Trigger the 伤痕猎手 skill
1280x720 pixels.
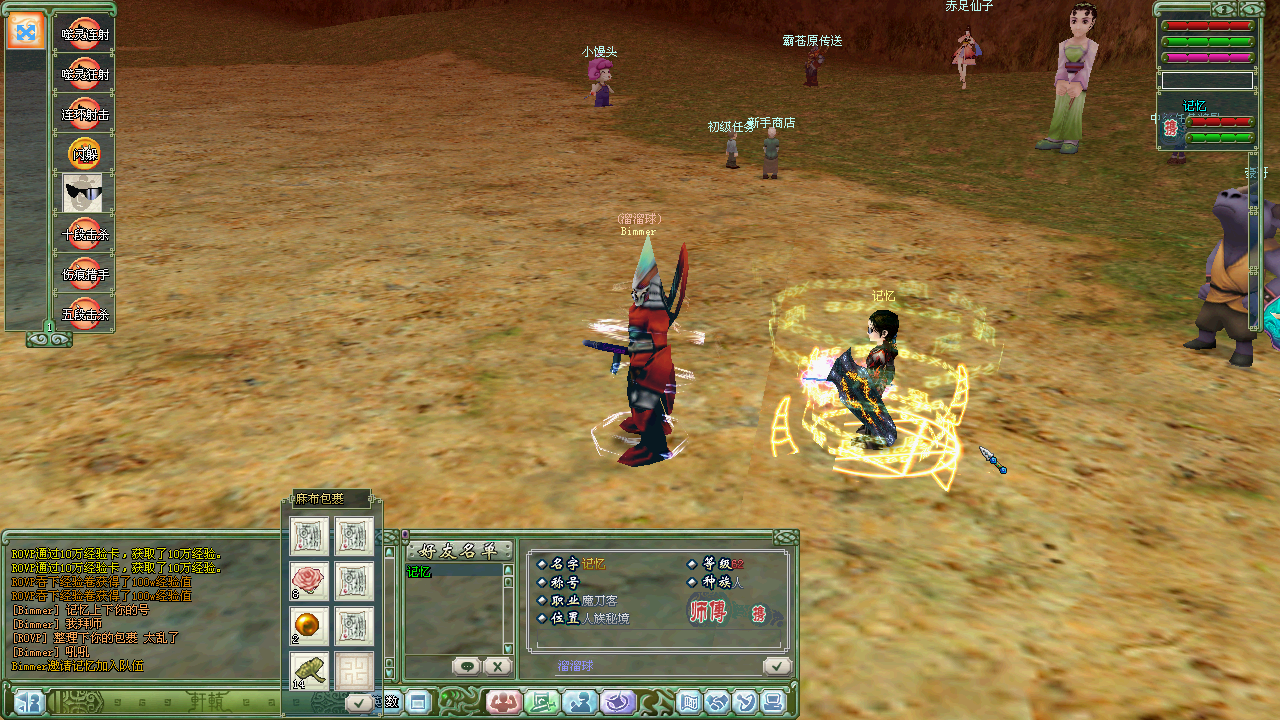[84, 273]
